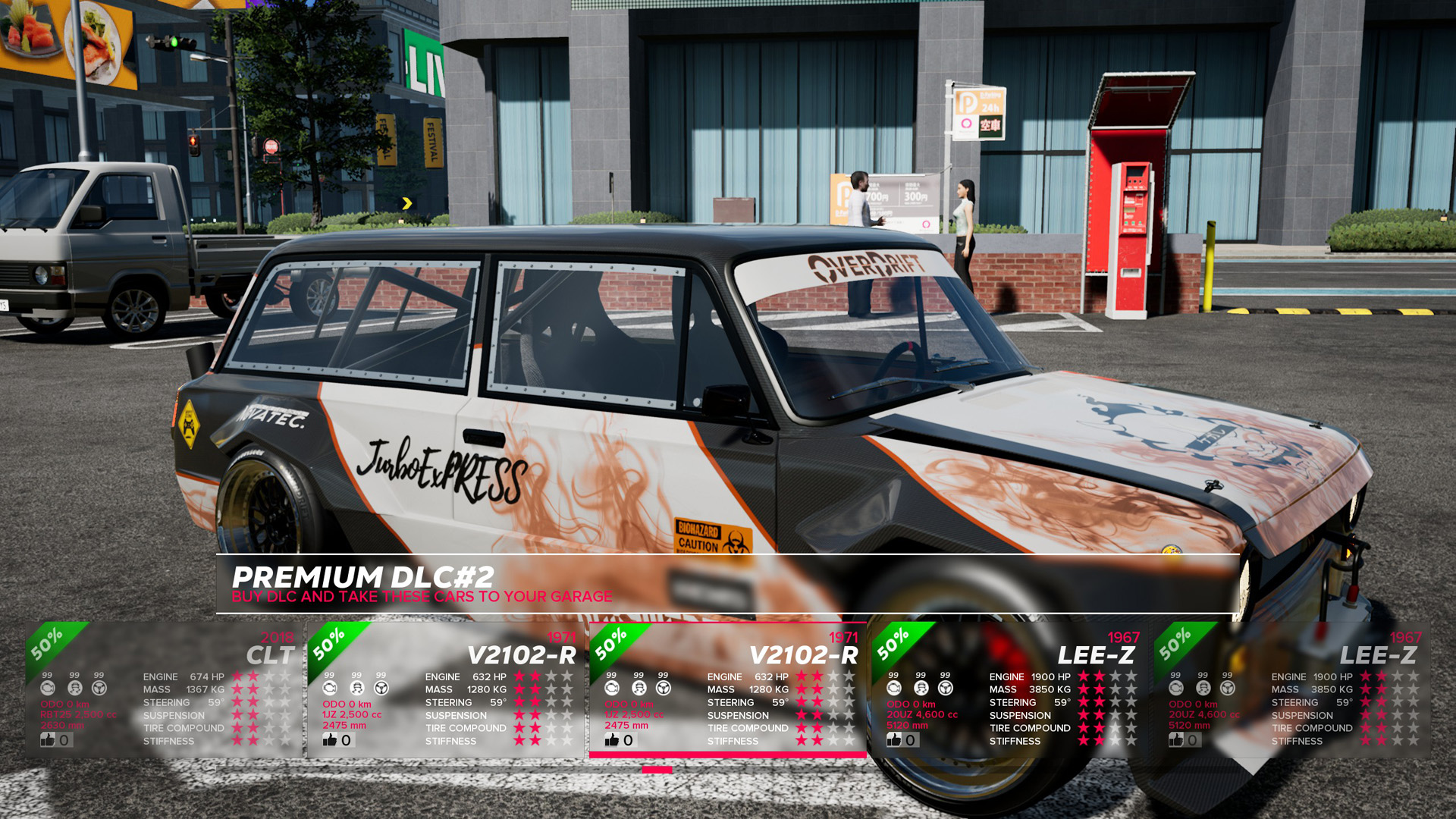The height and width of the screenshot is (819, 1456).
Task: Select the driver helmet icon on the CLT card
Action: coord(74,689)
